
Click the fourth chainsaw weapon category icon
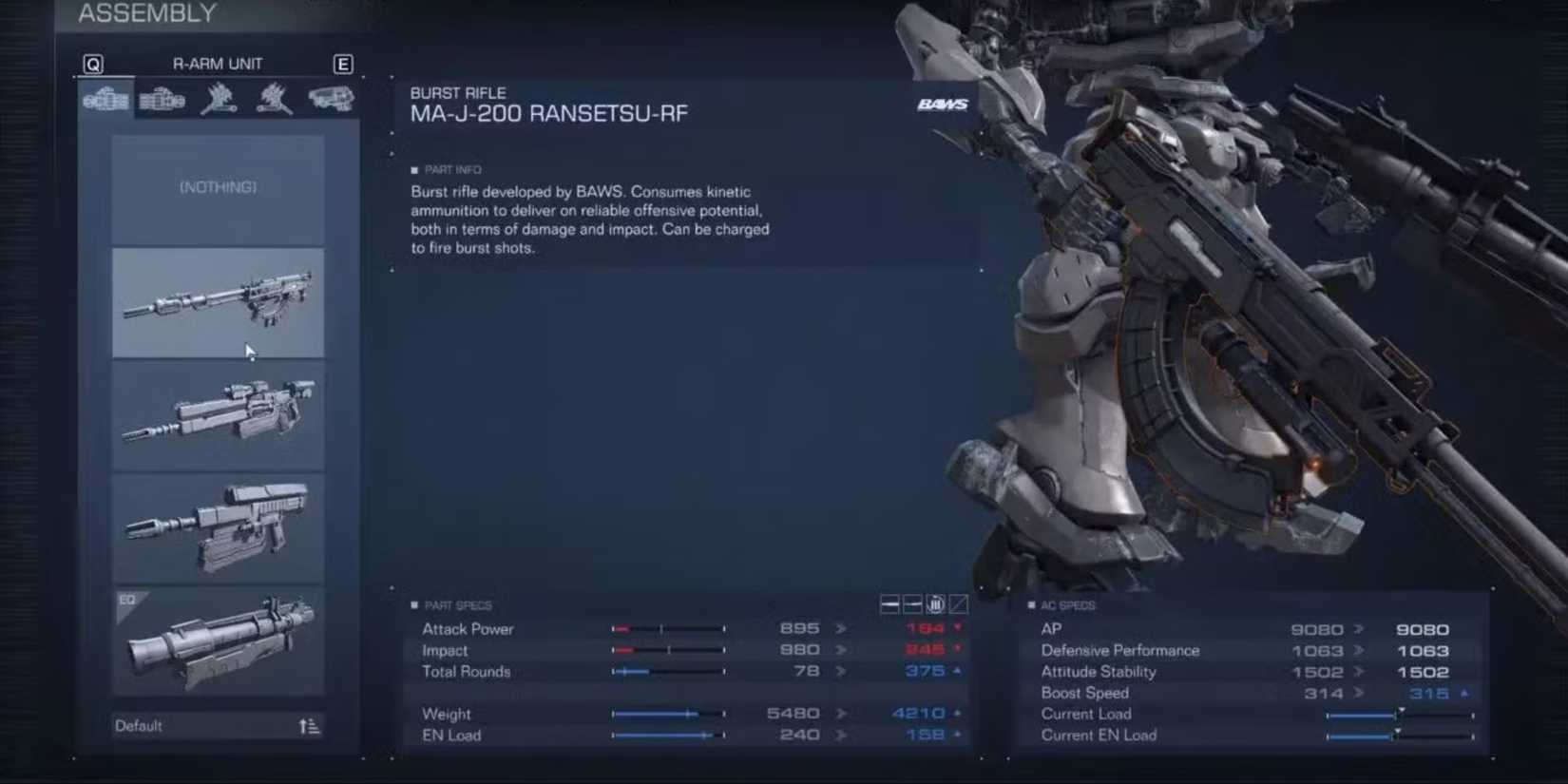point(273,100)
